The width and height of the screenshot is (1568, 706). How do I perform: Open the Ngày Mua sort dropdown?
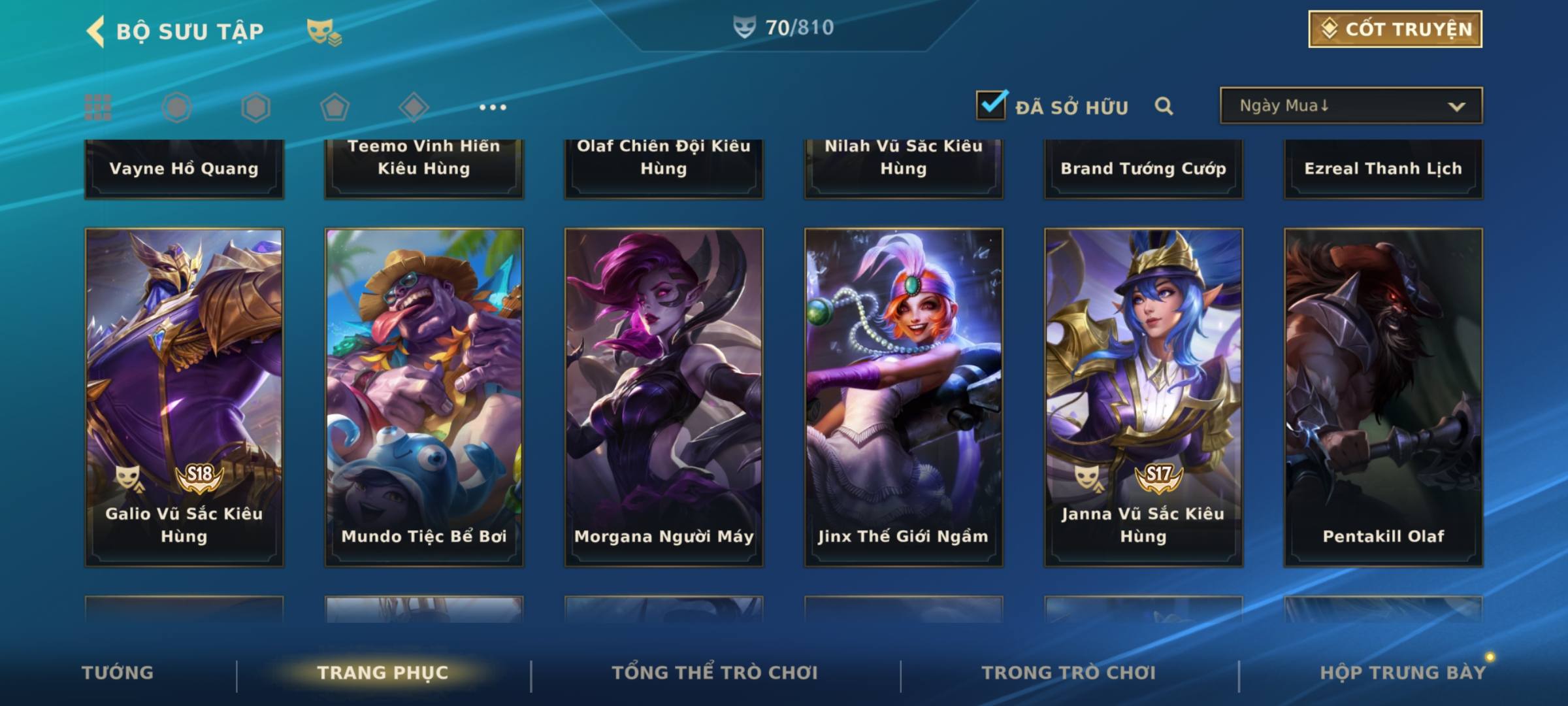click(x=1350, y=106)
